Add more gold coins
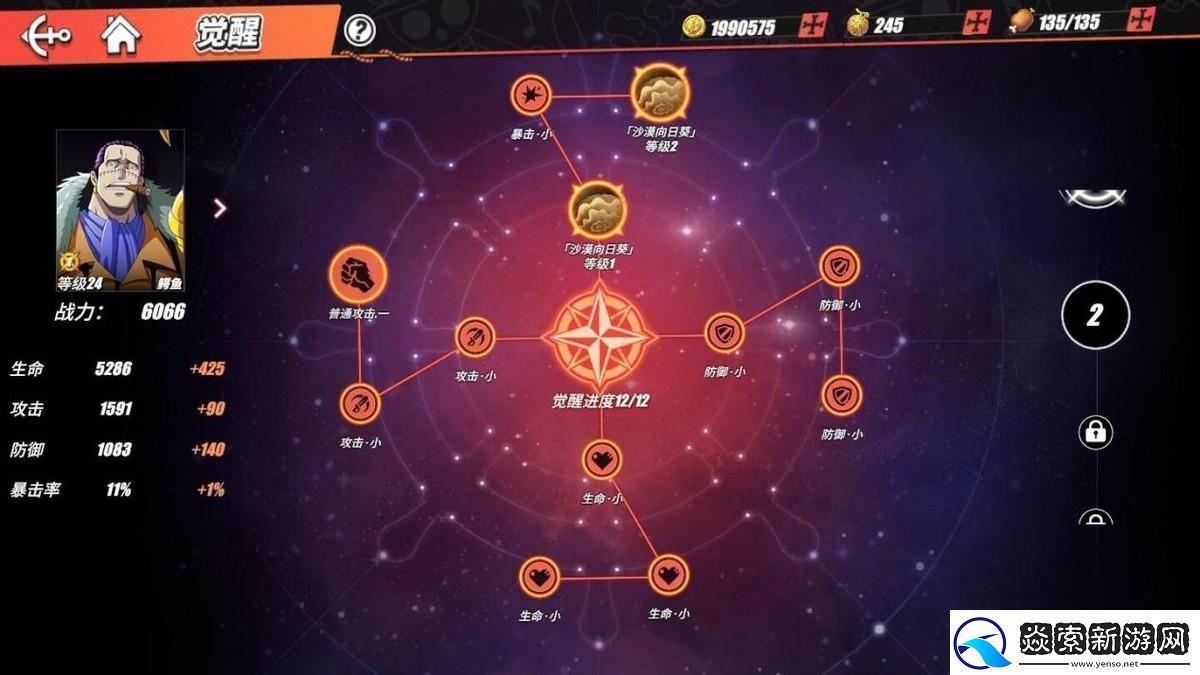 coord(813,25)
